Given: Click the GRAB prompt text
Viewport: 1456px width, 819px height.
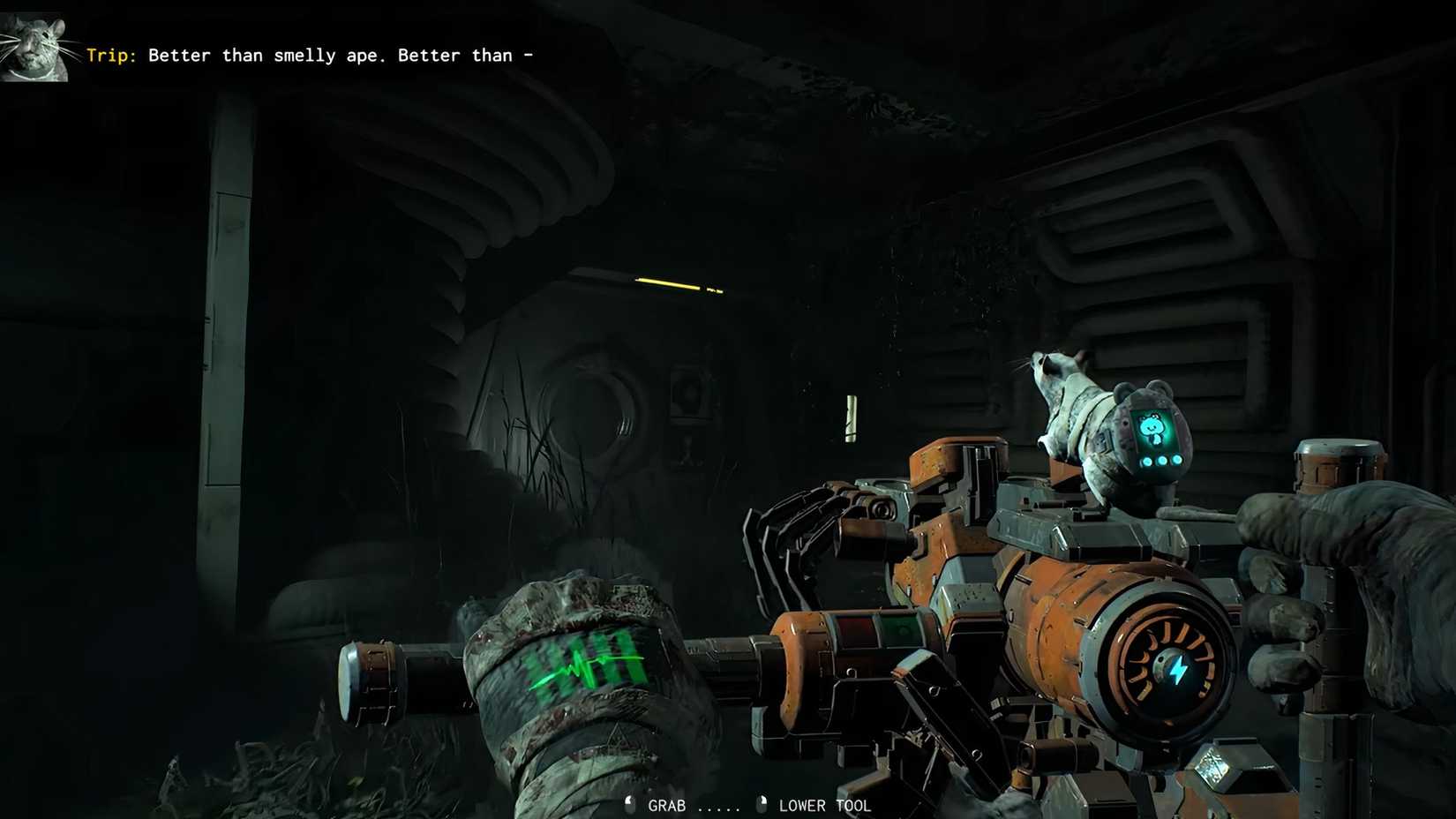Looking at the screenshot, I should coord(668,805).
